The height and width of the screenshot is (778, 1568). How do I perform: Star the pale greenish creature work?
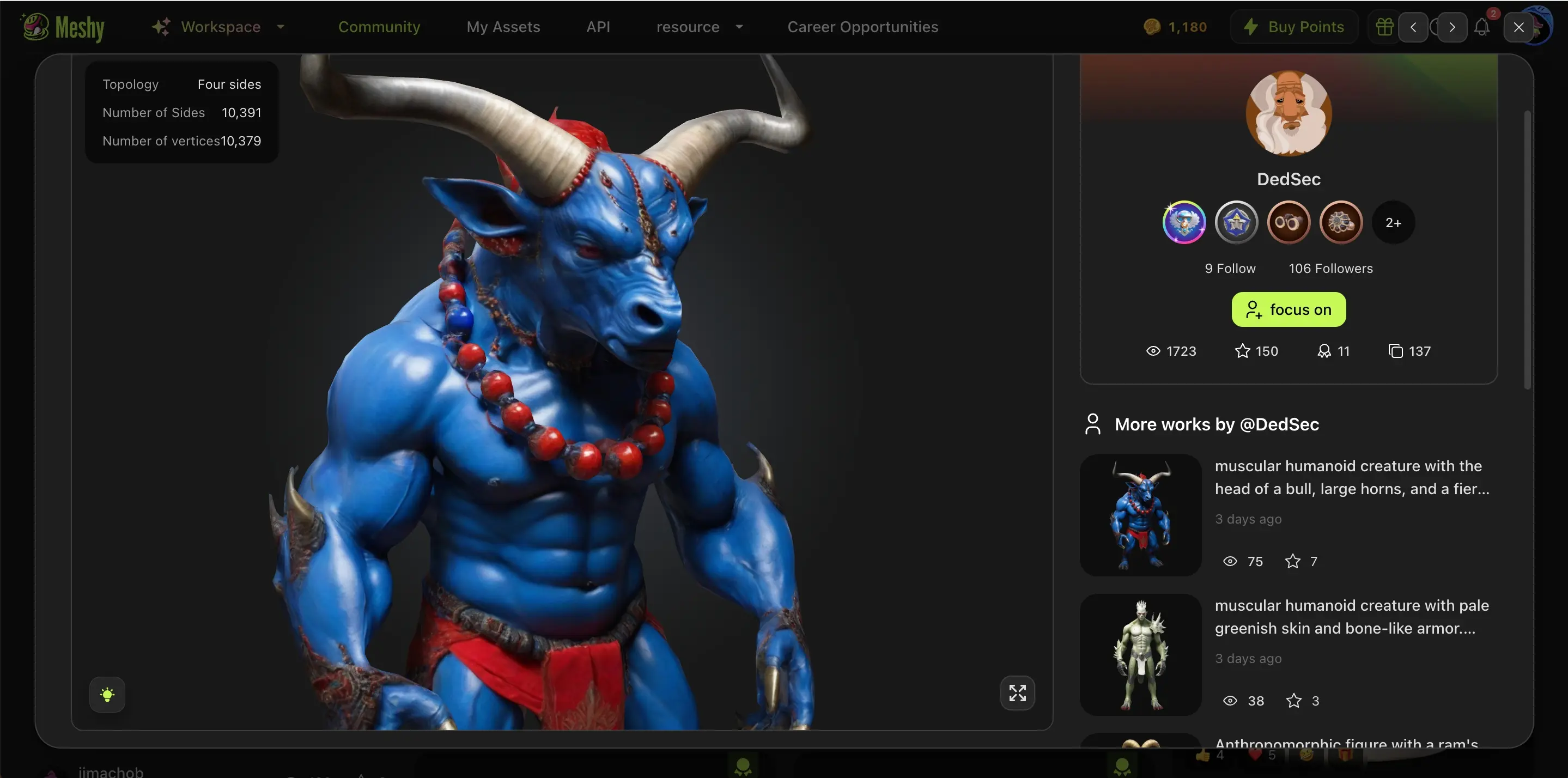[1293, 700]
